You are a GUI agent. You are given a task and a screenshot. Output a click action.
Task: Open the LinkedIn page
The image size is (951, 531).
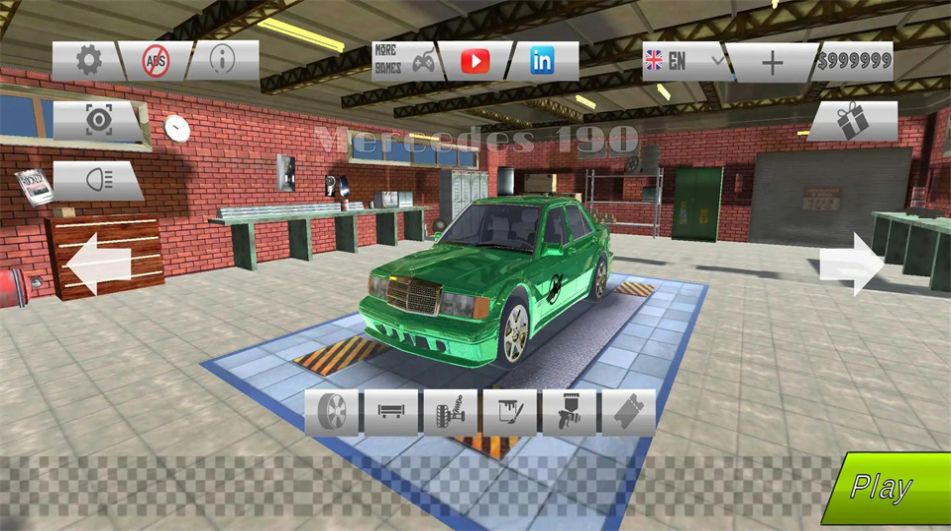pyautogui.click(x=542, y=61)
